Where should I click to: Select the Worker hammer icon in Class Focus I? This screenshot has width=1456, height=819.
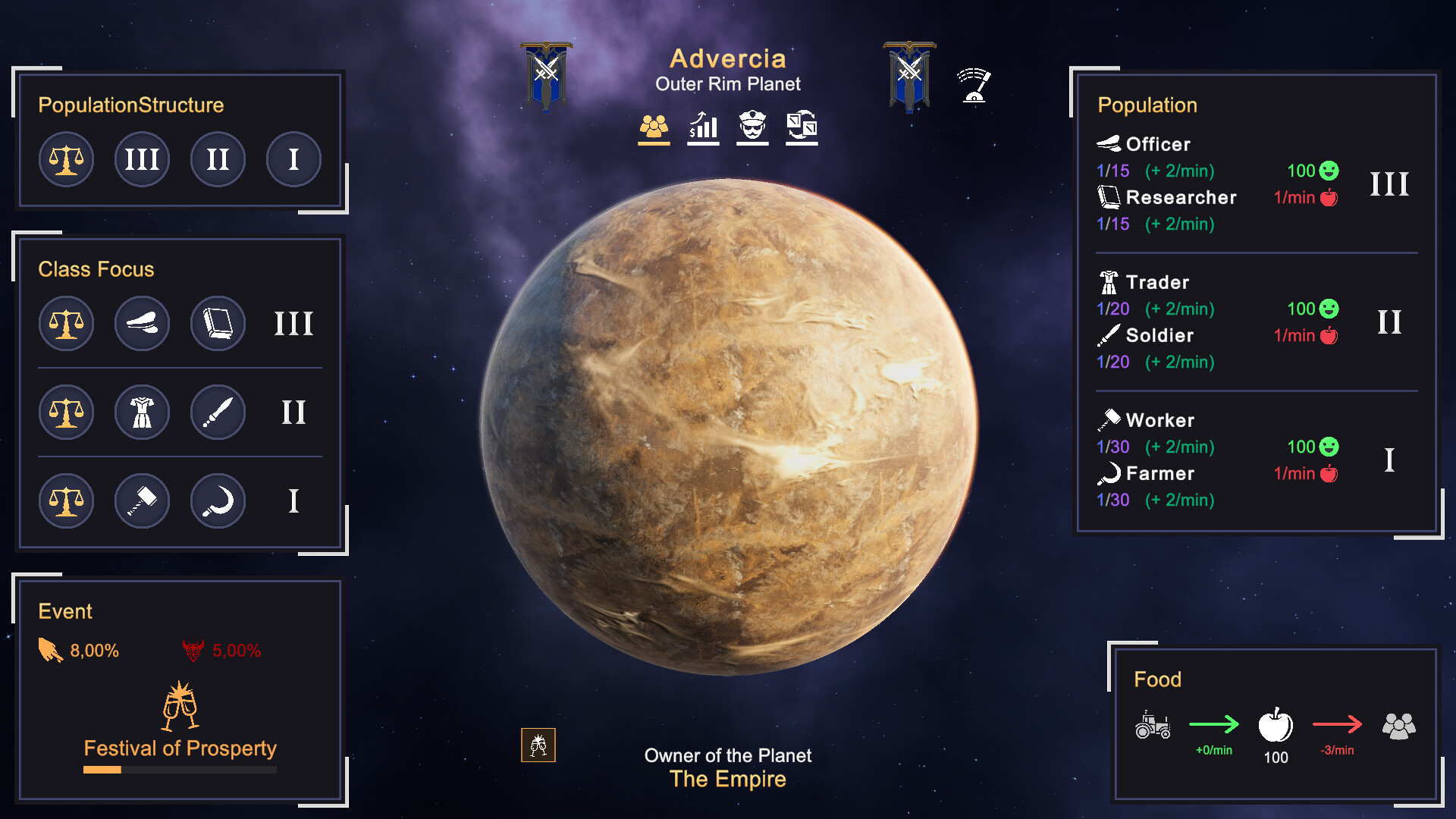pyautogui.click(x=142, y=500)
